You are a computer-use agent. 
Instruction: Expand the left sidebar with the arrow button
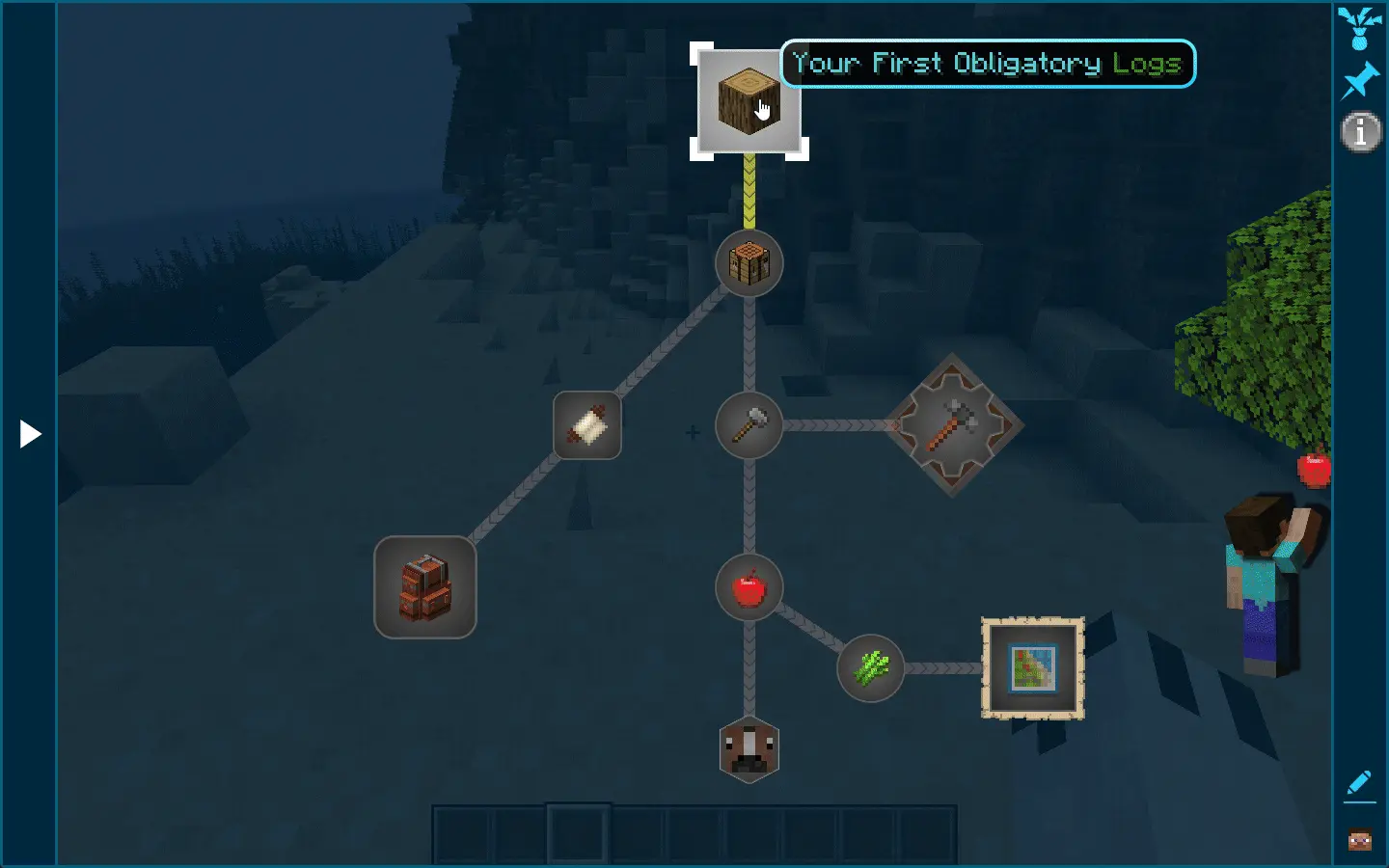pyautogui.click(x=29, y=434)
